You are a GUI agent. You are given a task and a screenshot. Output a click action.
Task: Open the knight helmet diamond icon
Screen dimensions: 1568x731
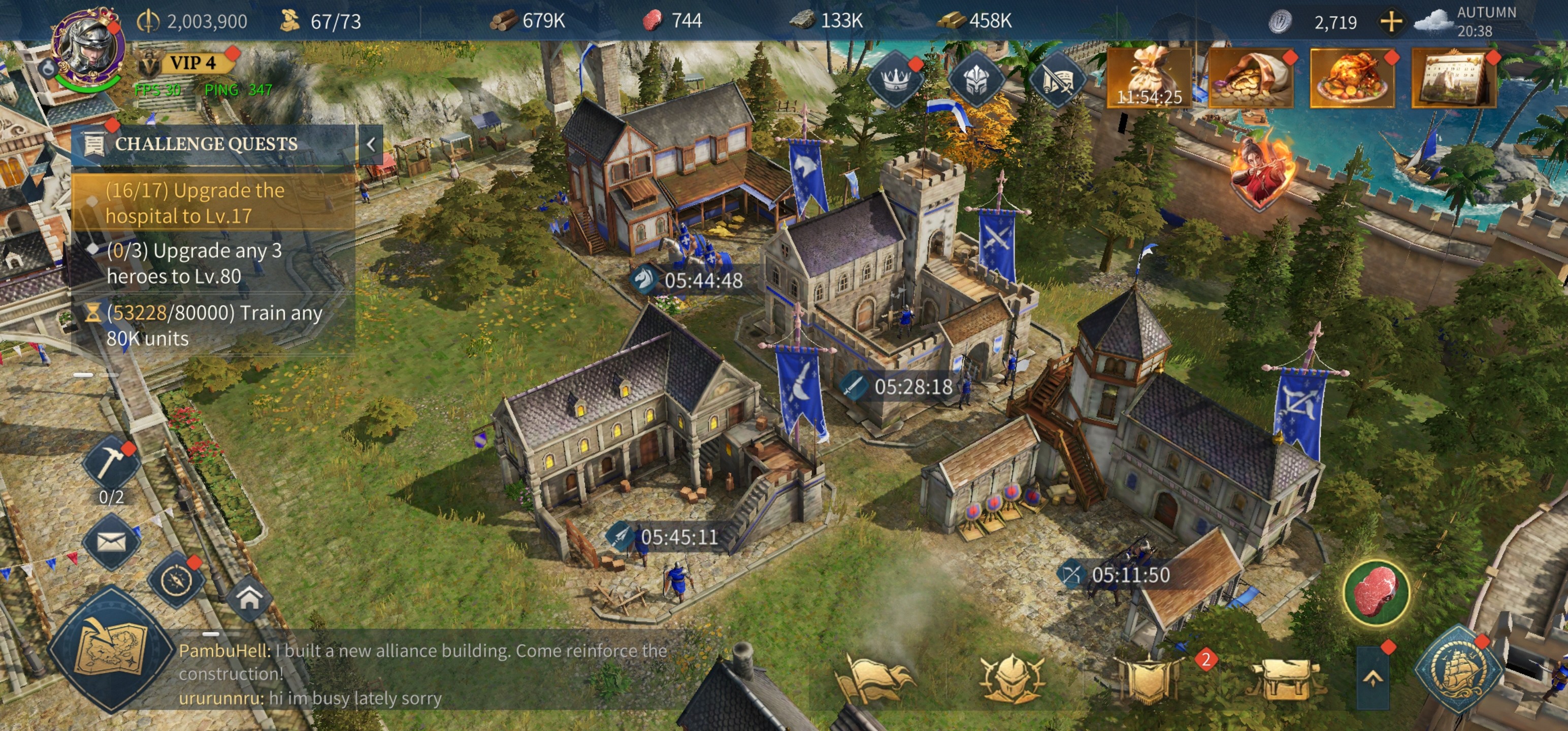tap(976, 79)
